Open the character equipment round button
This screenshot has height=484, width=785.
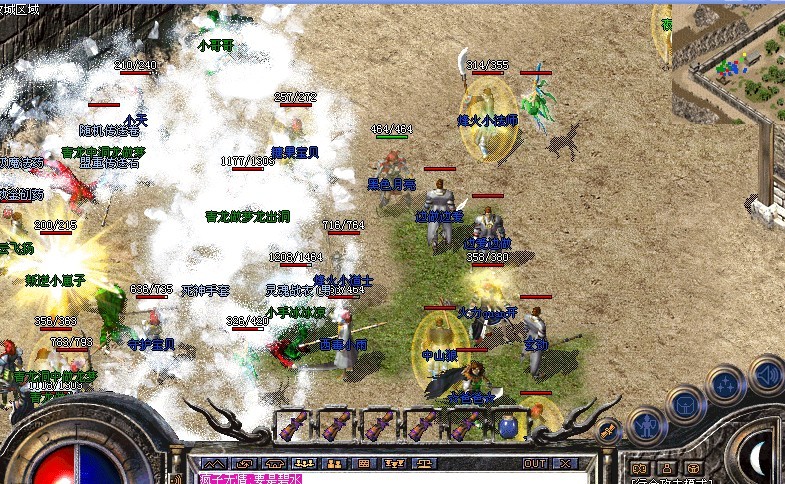pyautogui.click(x=647, y=425)
